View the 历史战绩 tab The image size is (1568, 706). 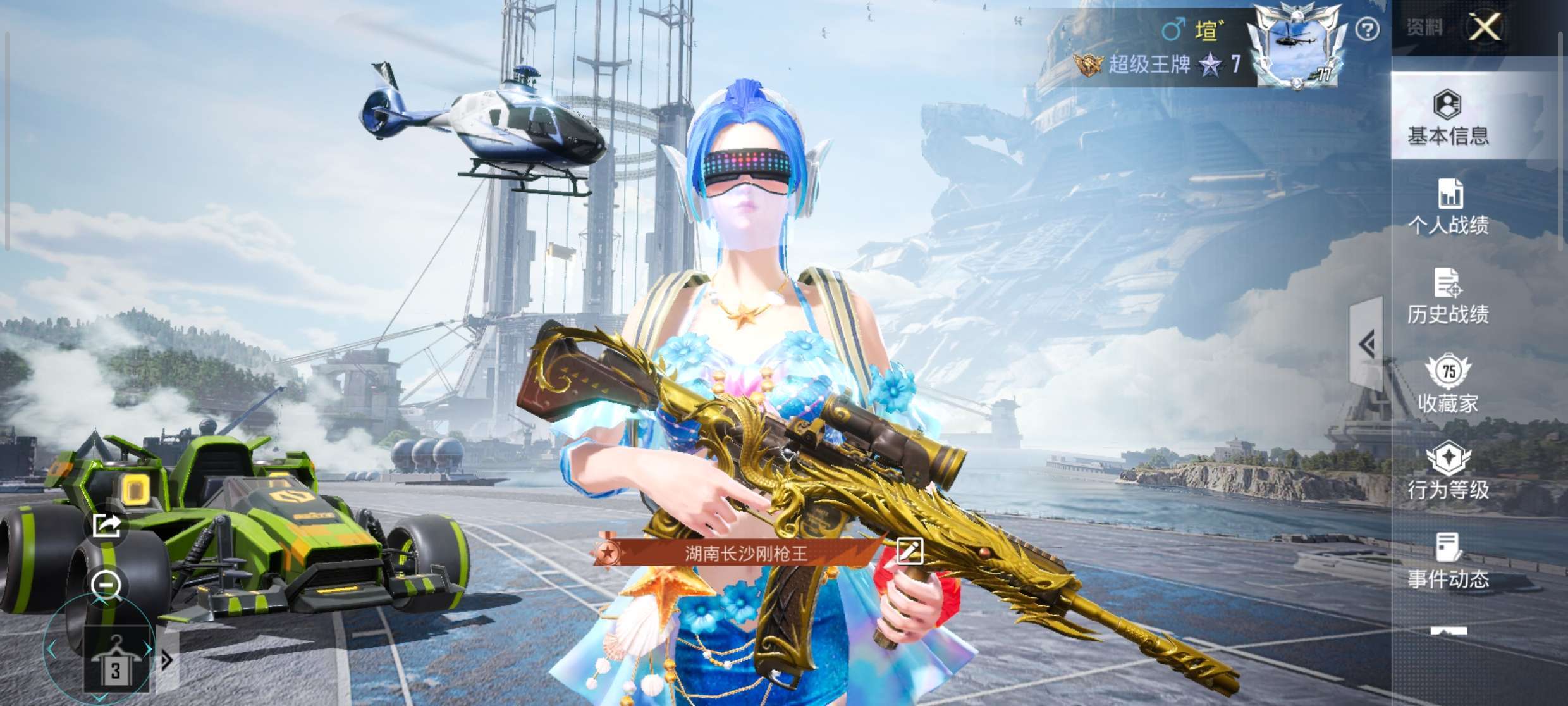(x=1448, y=296)
